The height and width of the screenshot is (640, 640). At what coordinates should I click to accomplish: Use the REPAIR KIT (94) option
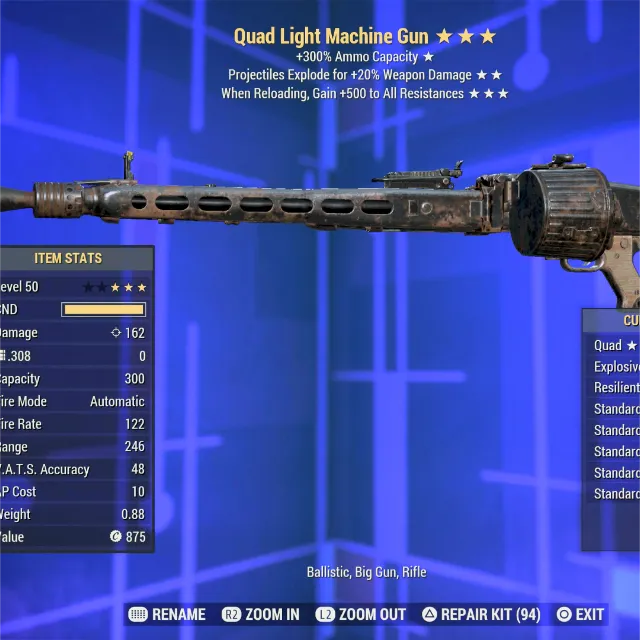click(x=484, y=614)
